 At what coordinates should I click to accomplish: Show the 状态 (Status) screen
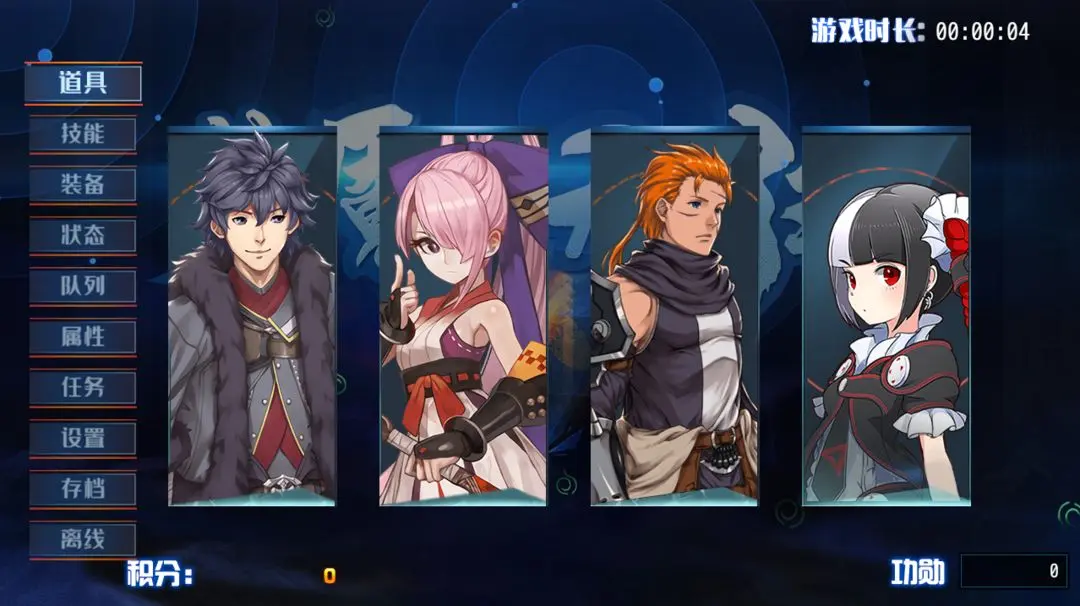coord(83,236)
